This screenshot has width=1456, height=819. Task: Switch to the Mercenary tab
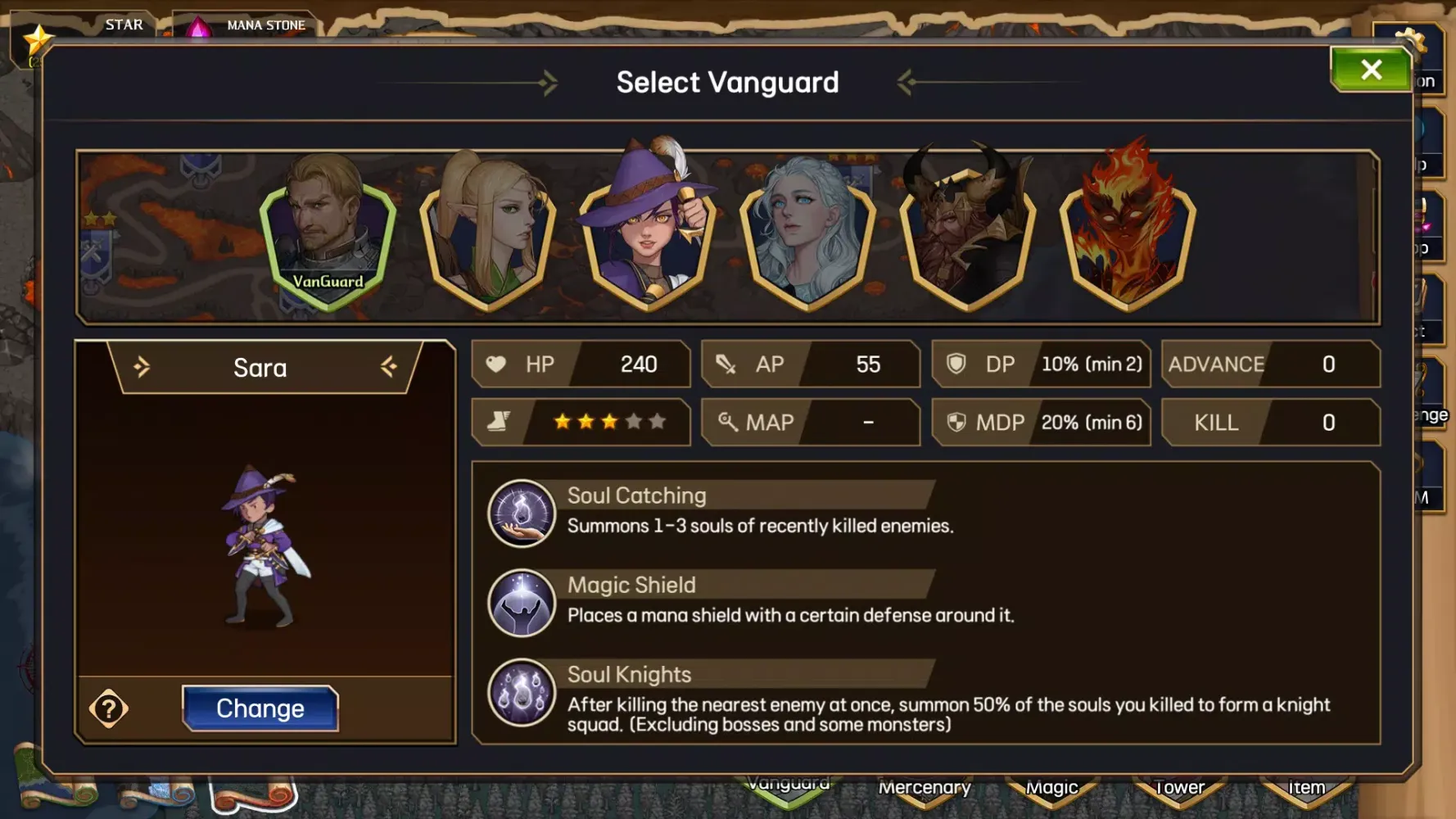tap(925, 789)
